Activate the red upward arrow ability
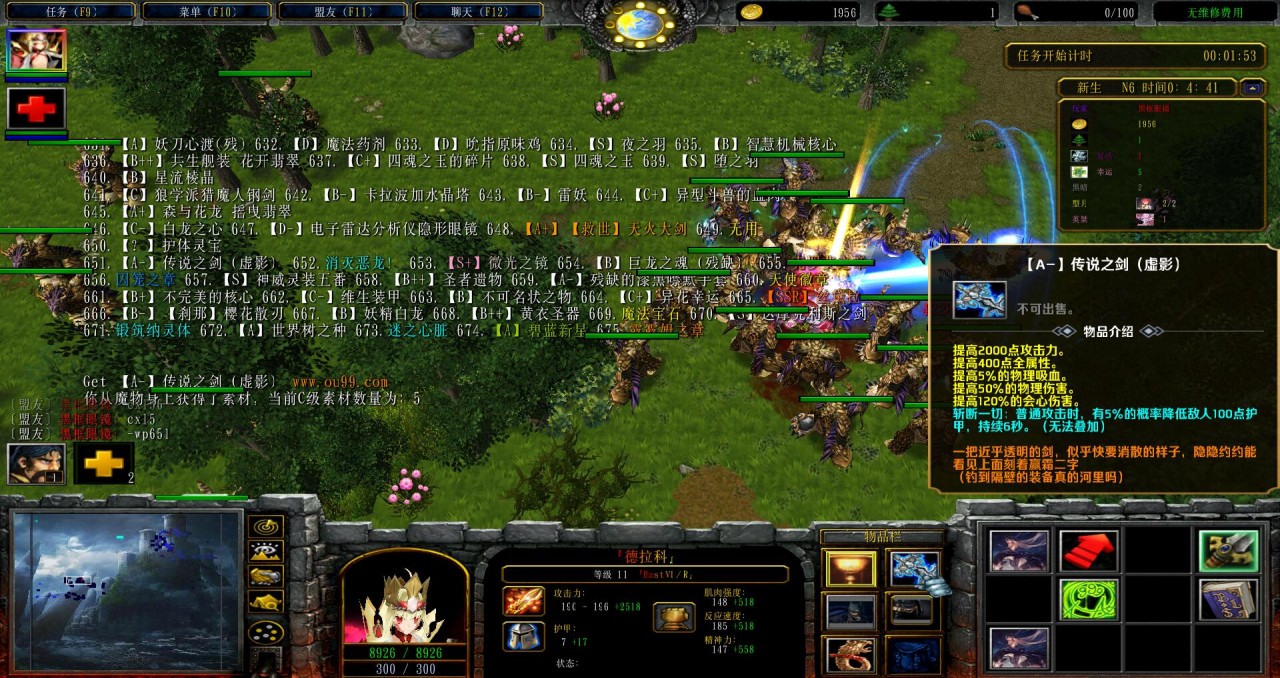The width and height of the screenshot is (1280, 678). [x=1089, y=551]
